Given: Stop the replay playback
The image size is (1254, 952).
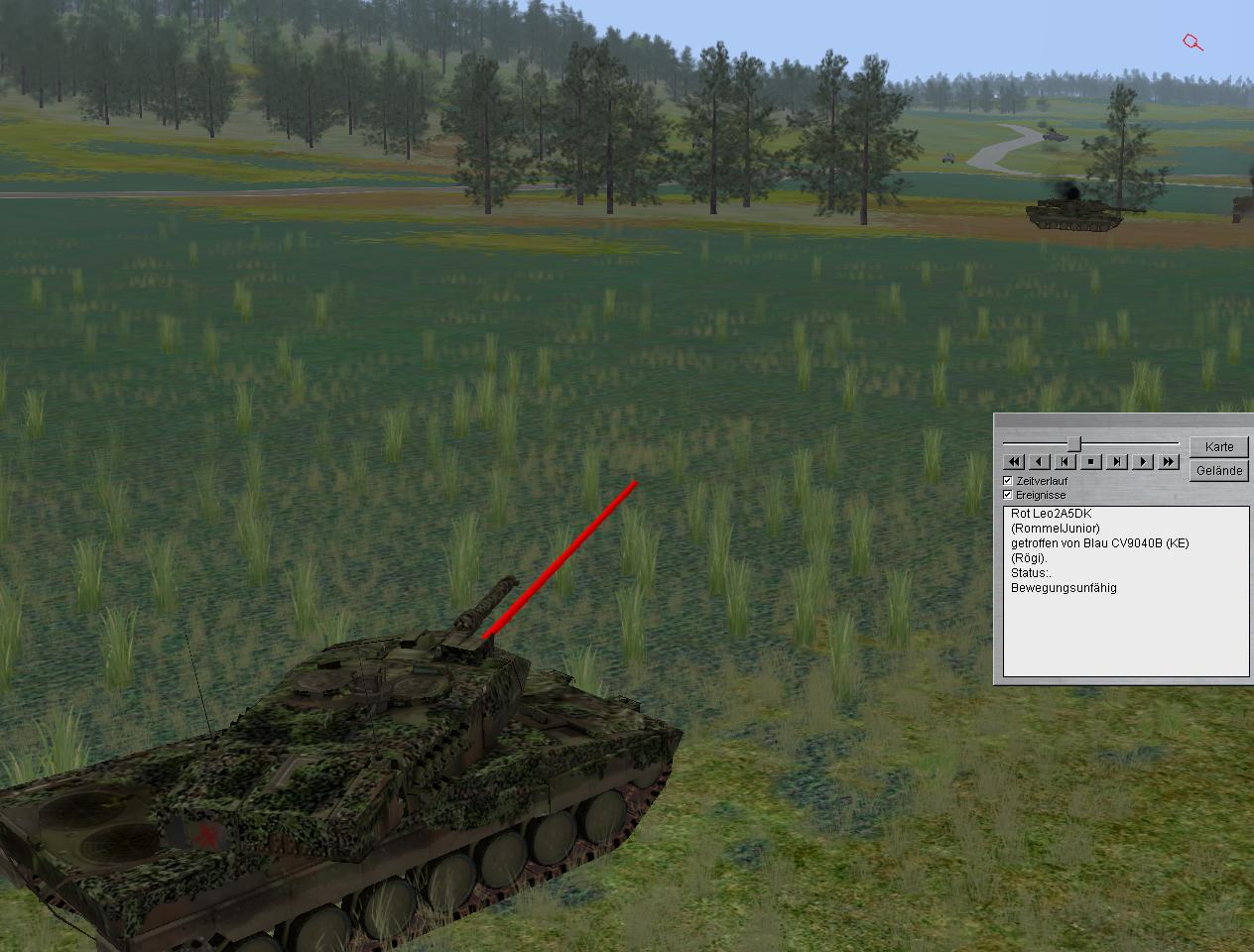Looking at the screenshot, I should click(1090, 462).
